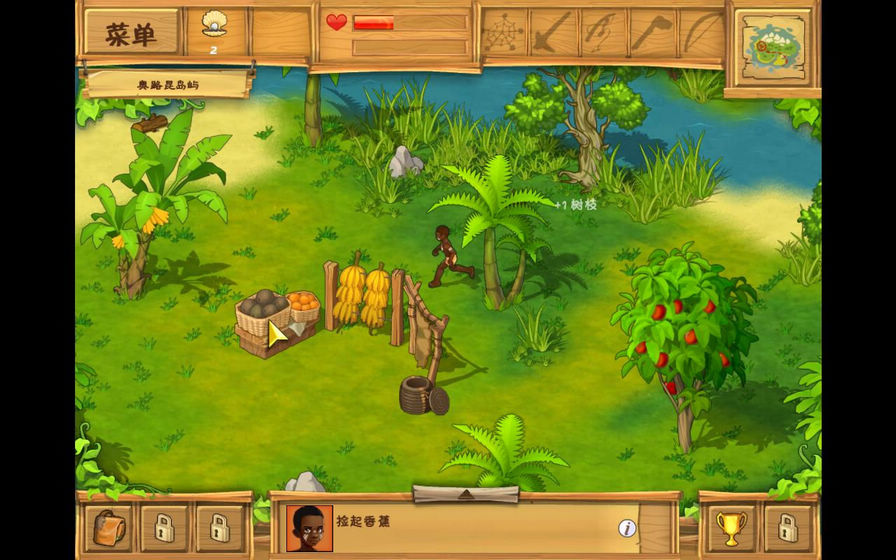View the trophy achievements
Screen dimensions: 896x560
coord(731,526)
